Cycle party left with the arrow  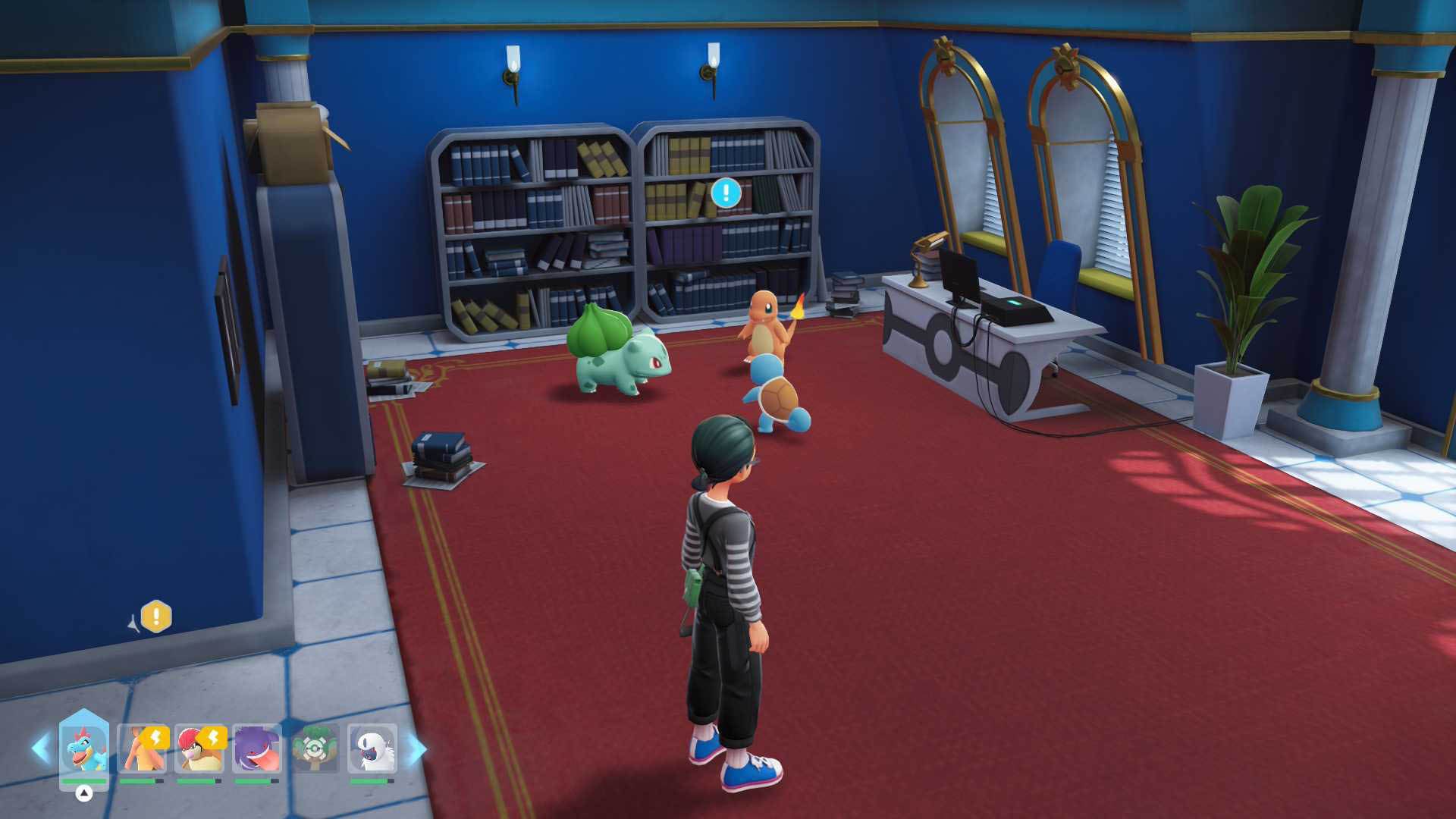pyautogui.click(x=40, y=748)
